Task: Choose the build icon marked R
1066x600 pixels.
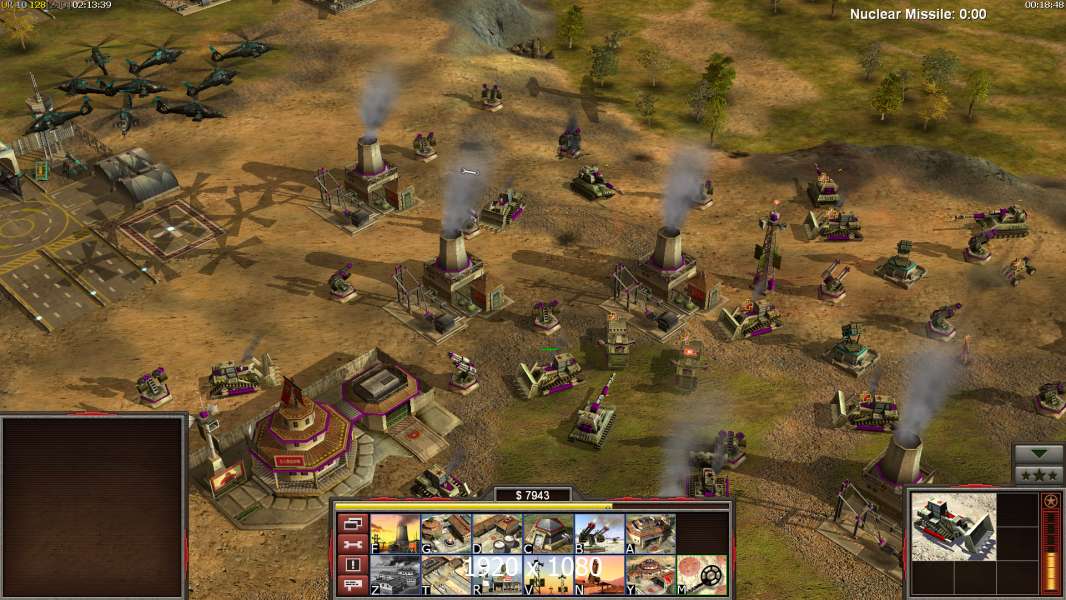Action: [x=497, y=575]
